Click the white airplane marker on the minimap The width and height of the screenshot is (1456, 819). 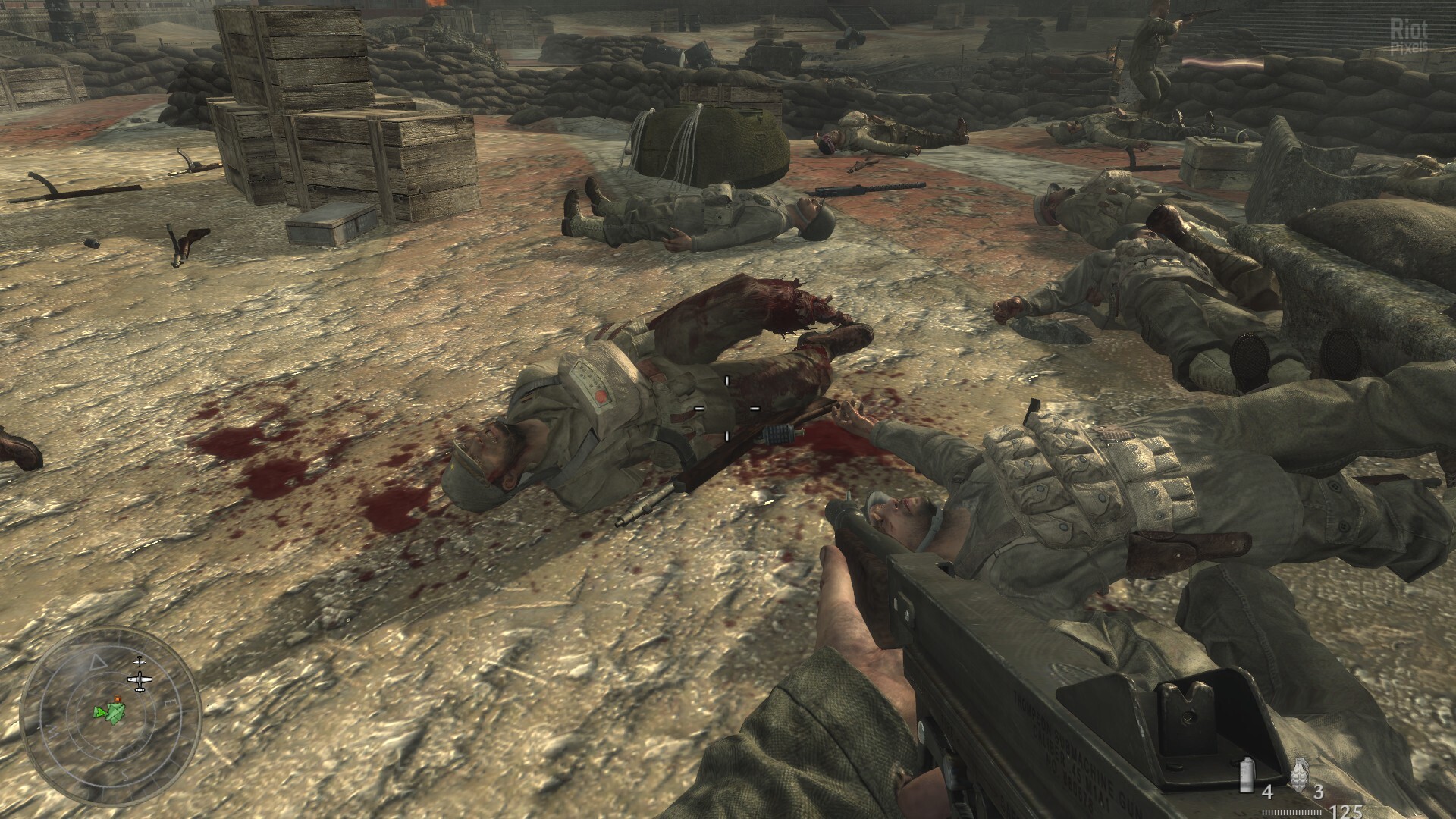point(138,680)
